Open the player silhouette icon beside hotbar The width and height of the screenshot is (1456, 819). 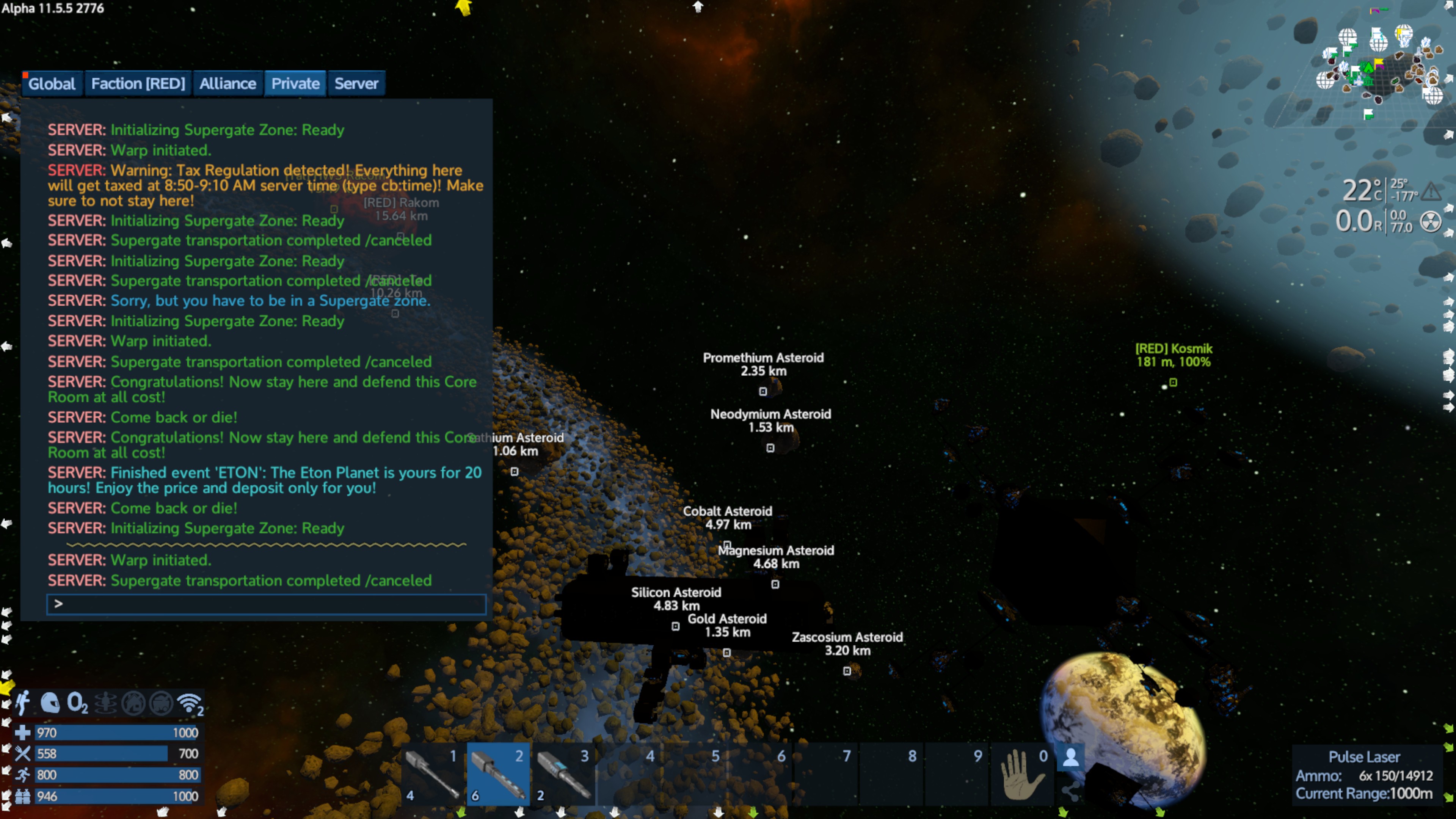(x=1070, y=758)
